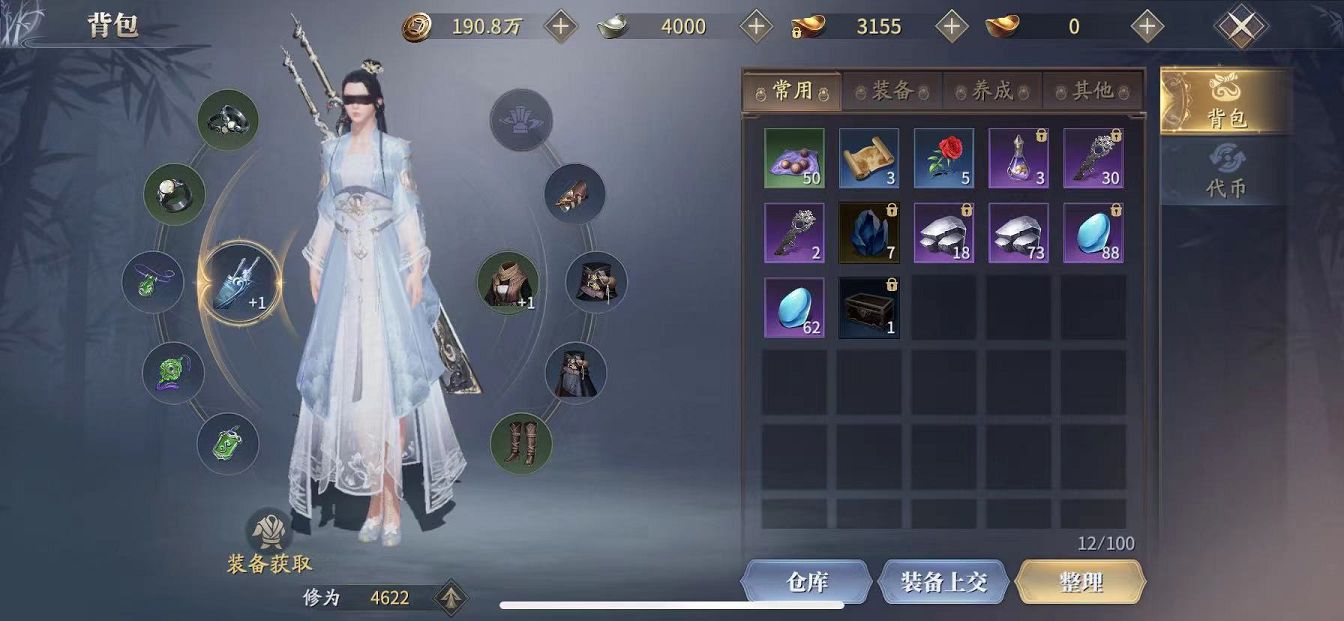Screen dimensions: 1344x621
Task: Inspect the equipped boots slot
Action: pyautogui.click(x=521, y=443)
